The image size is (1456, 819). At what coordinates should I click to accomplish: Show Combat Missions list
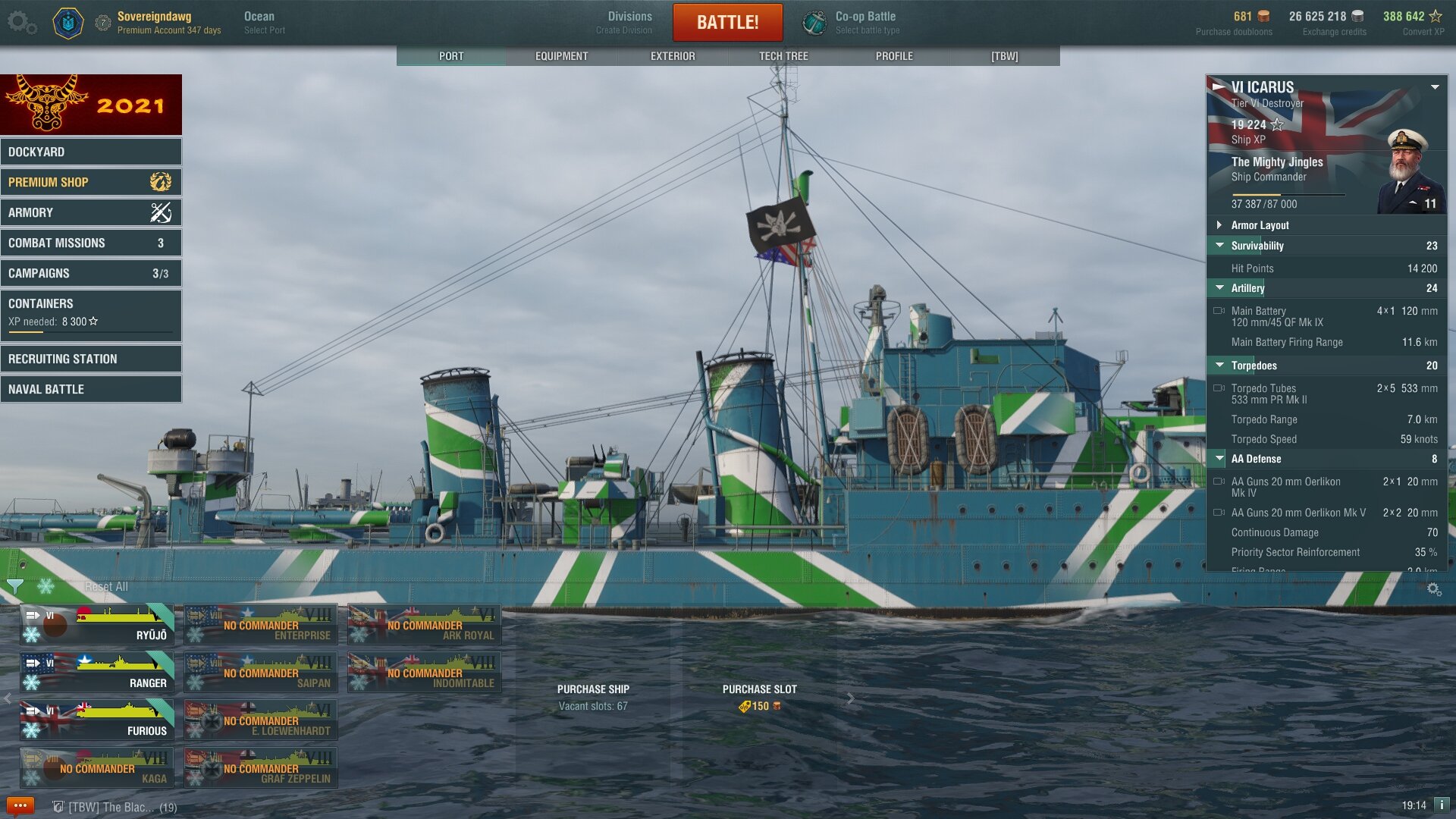[91, 243]
